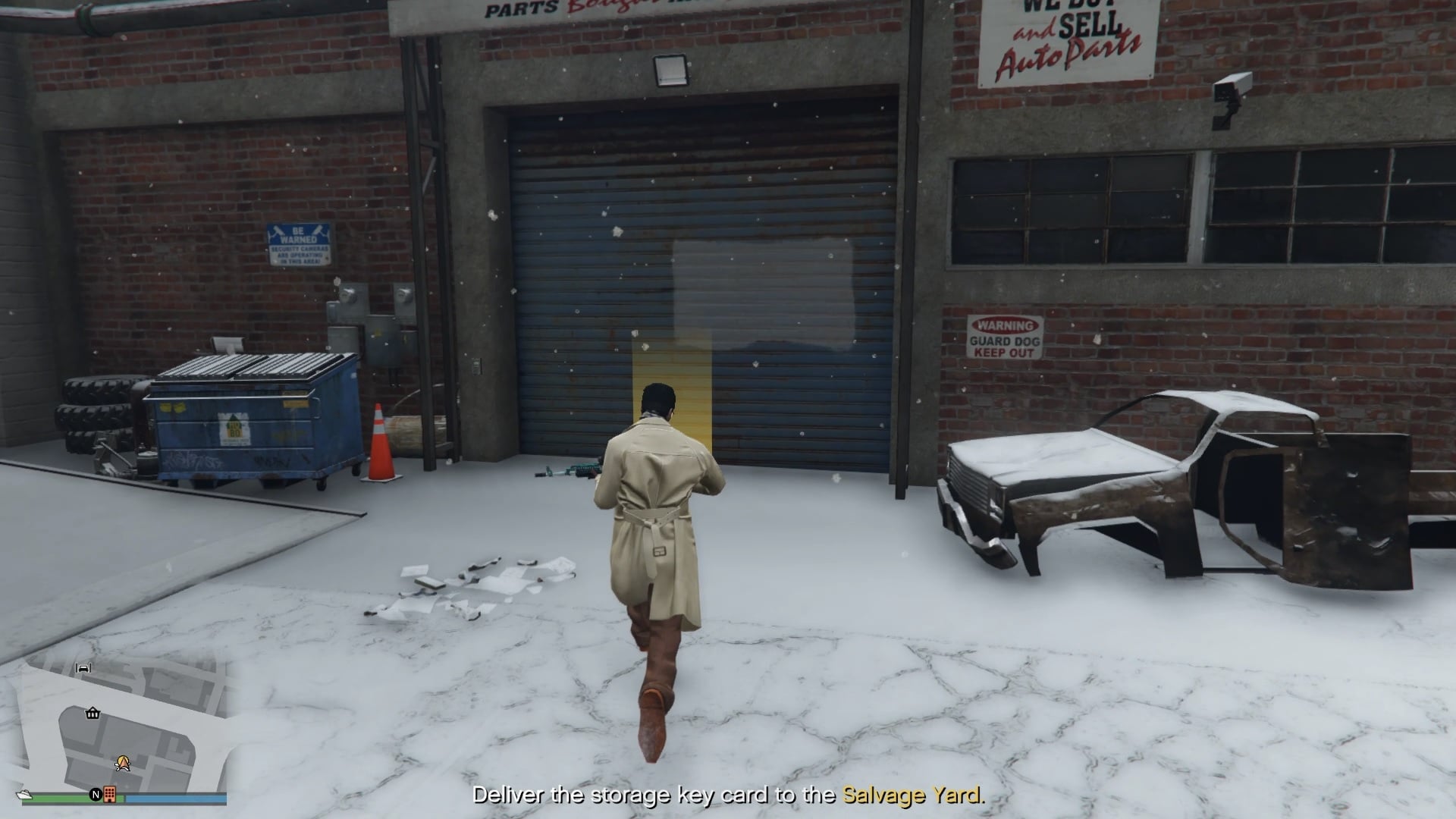
Task: Click the player arrow marker on the minimap
Action: 124,763
